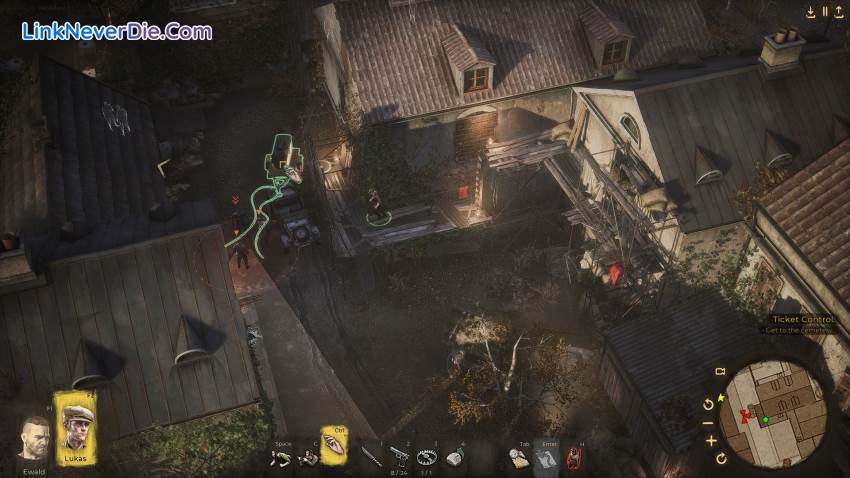
Task: Pause the game with the pause button
Action: coord(825,12)
